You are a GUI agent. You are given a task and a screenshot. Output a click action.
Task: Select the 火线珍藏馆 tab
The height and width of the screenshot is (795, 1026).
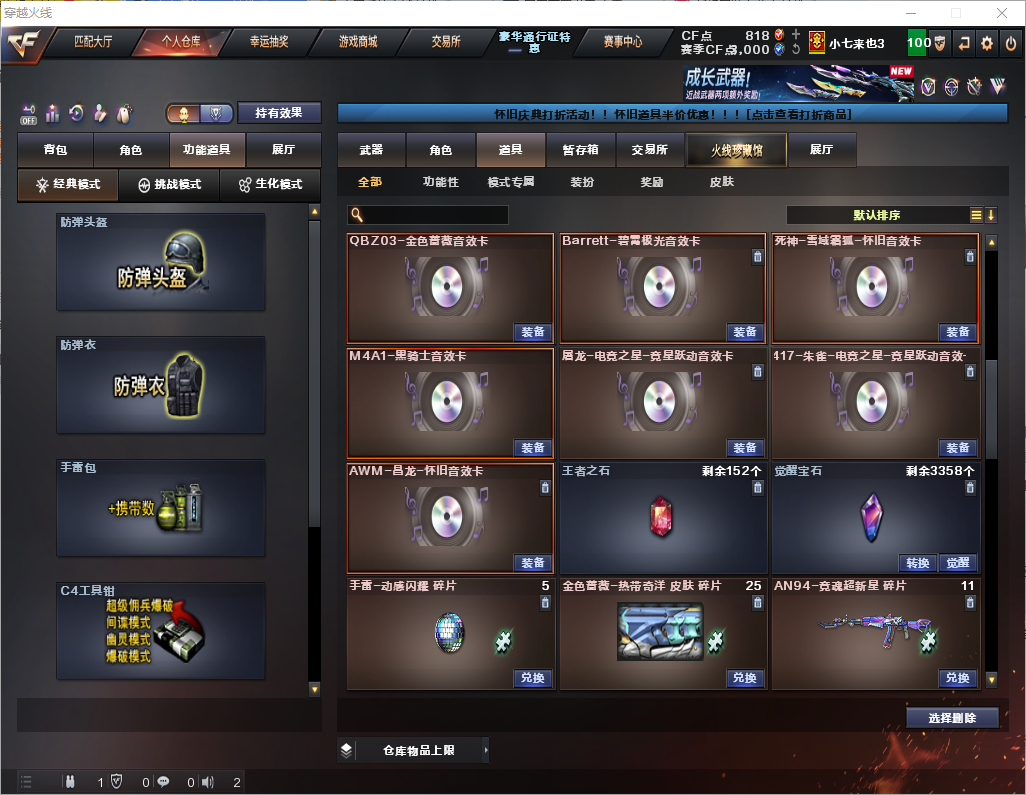pos(736,150)
